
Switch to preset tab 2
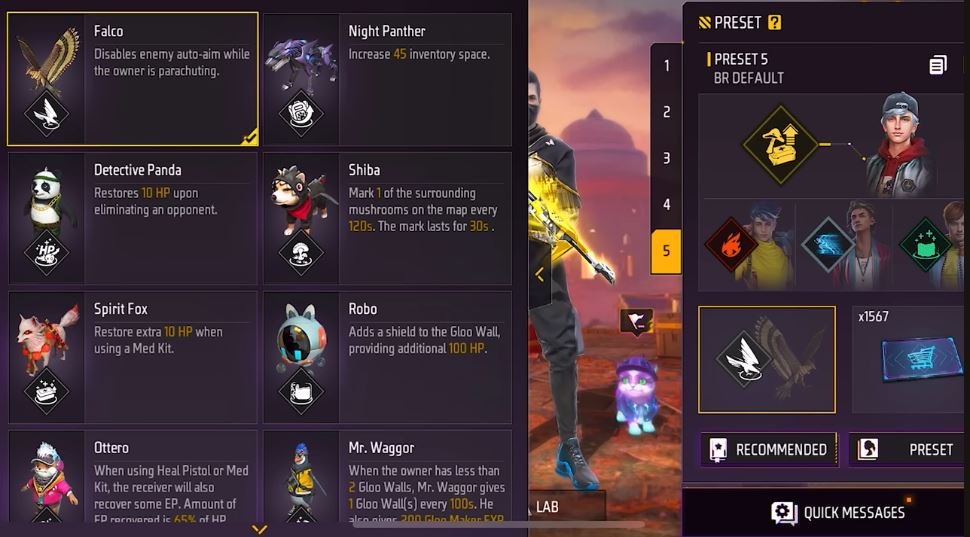(x=666, y=112)
